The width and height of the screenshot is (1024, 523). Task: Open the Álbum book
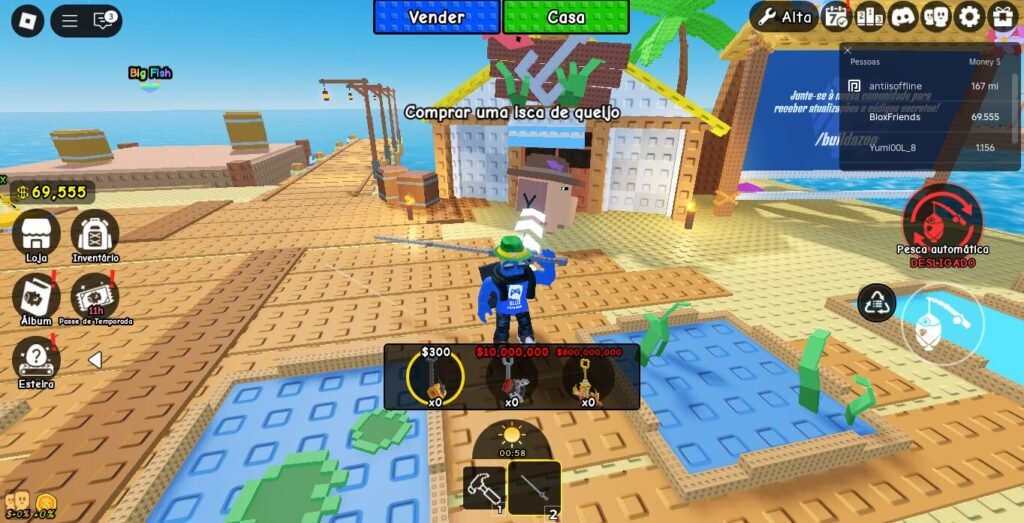tap(36, 296)
